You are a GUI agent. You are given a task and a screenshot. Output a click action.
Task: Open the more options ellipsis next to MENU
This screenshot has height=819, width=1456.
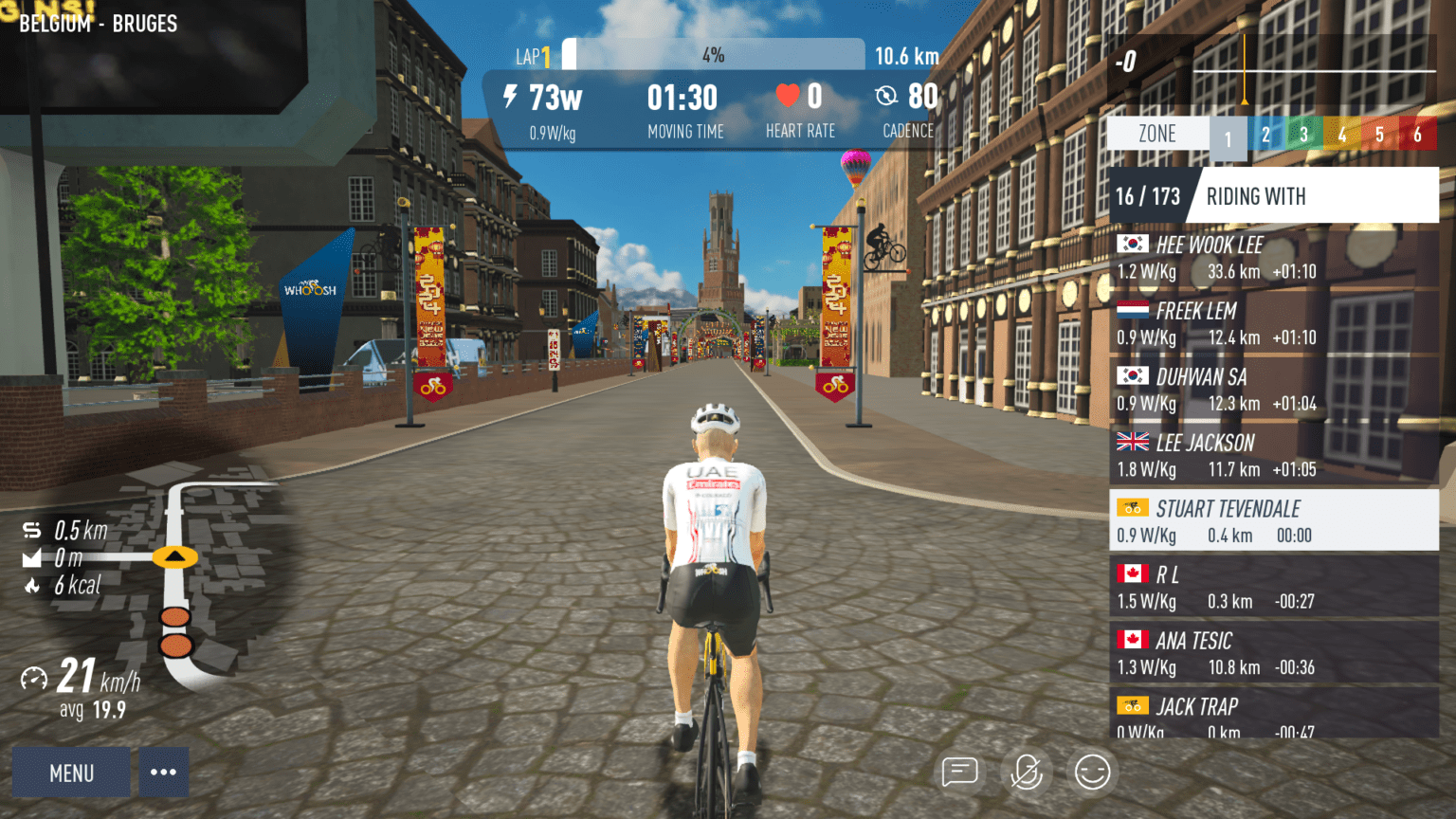163,772
